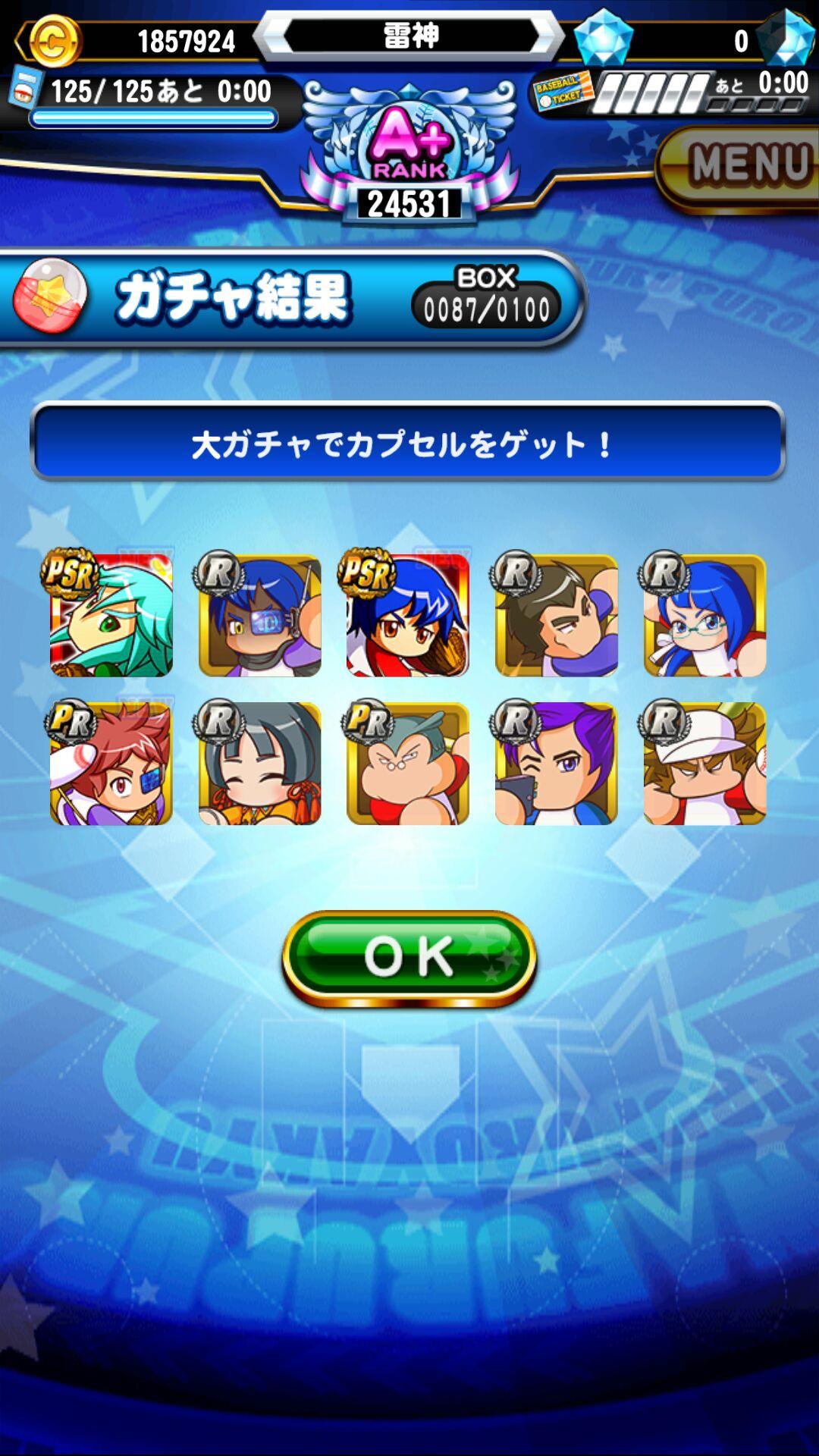819x1456 pixels.
Task: Select the PSR blue-haired player with glove
Action: pyautogui.click(x=408, y=615)
